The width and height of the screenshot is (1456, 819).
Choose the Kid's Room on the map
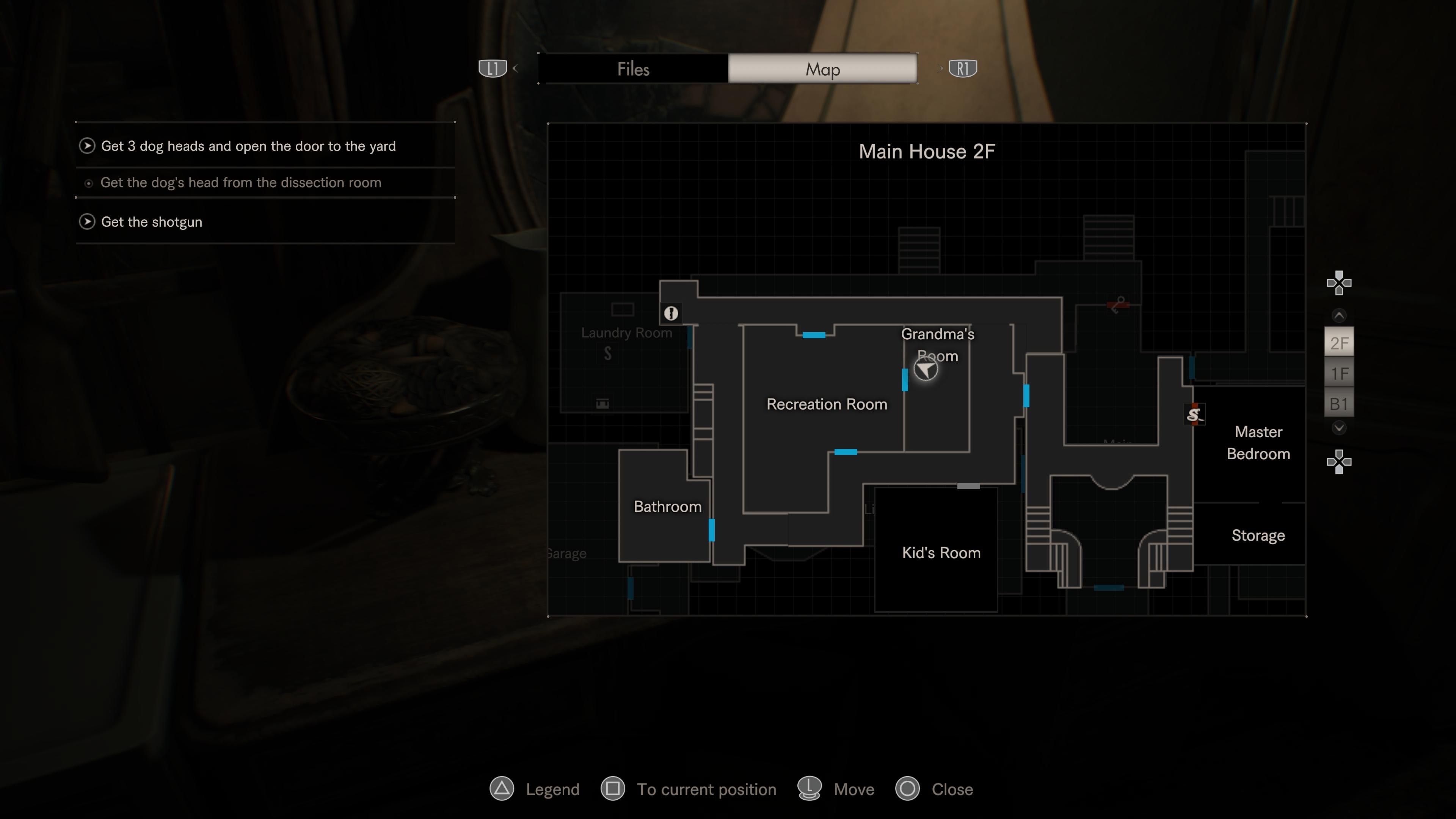coord(940,553)
